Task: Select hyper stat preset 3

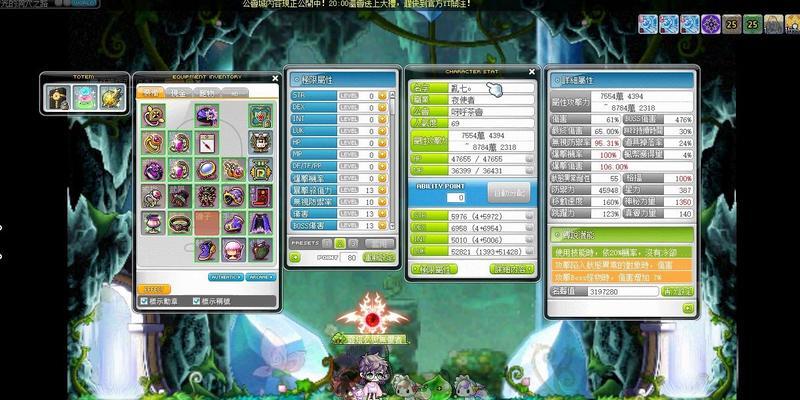Action: 353,243
